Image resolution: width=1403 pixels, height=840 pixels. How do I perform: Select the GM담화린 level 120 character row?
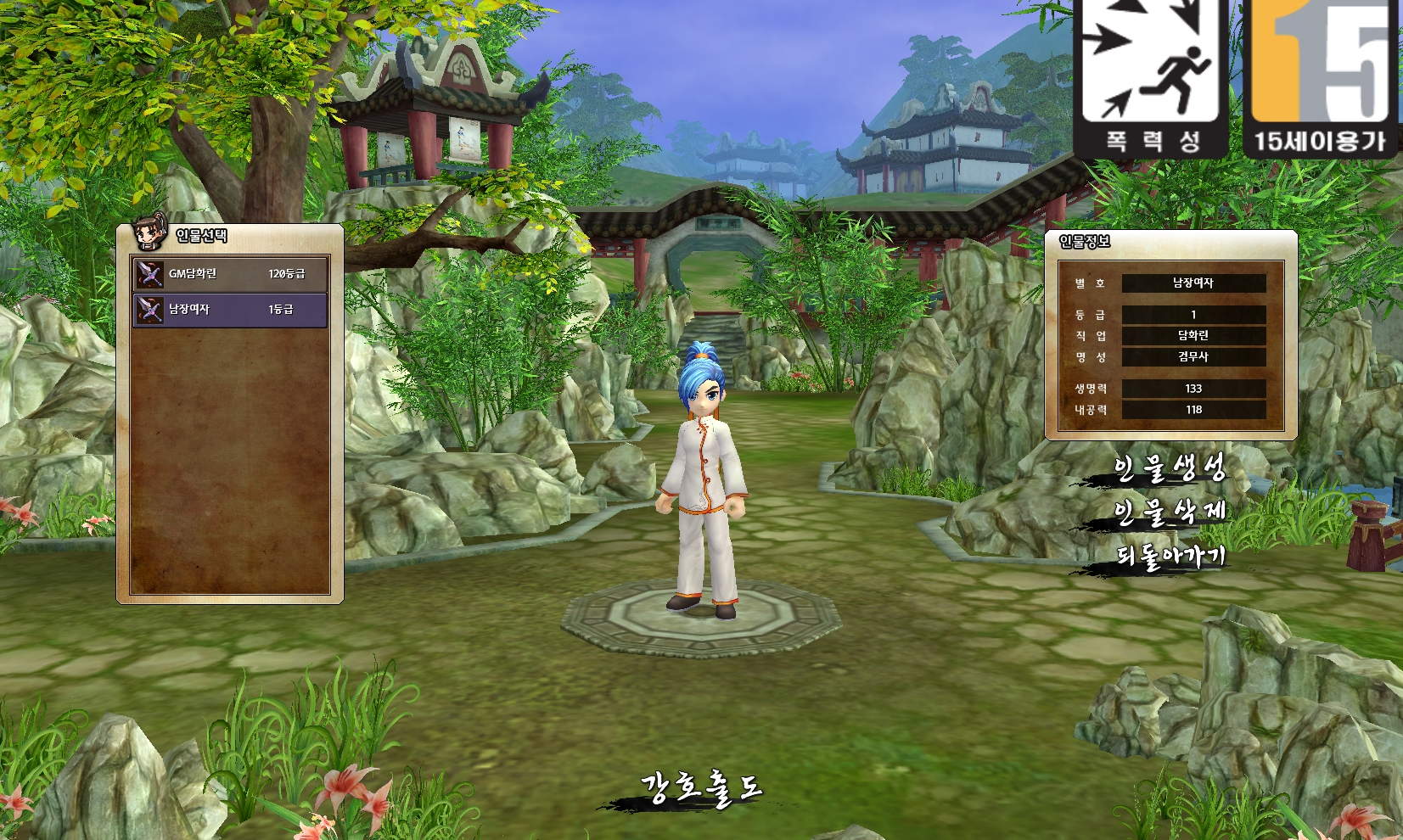[x=230, y=274]
